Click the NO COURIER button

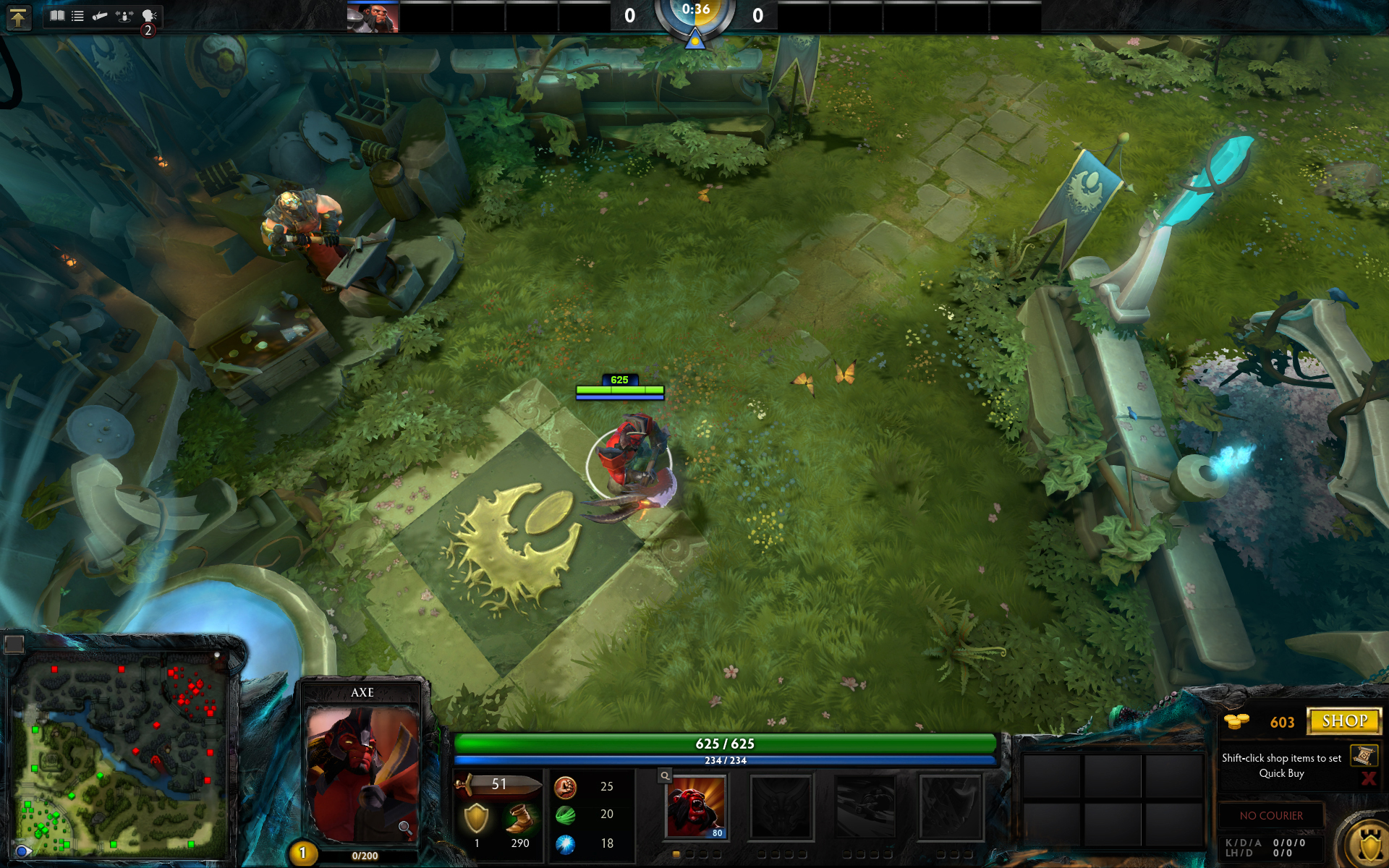click(1271, 815)
